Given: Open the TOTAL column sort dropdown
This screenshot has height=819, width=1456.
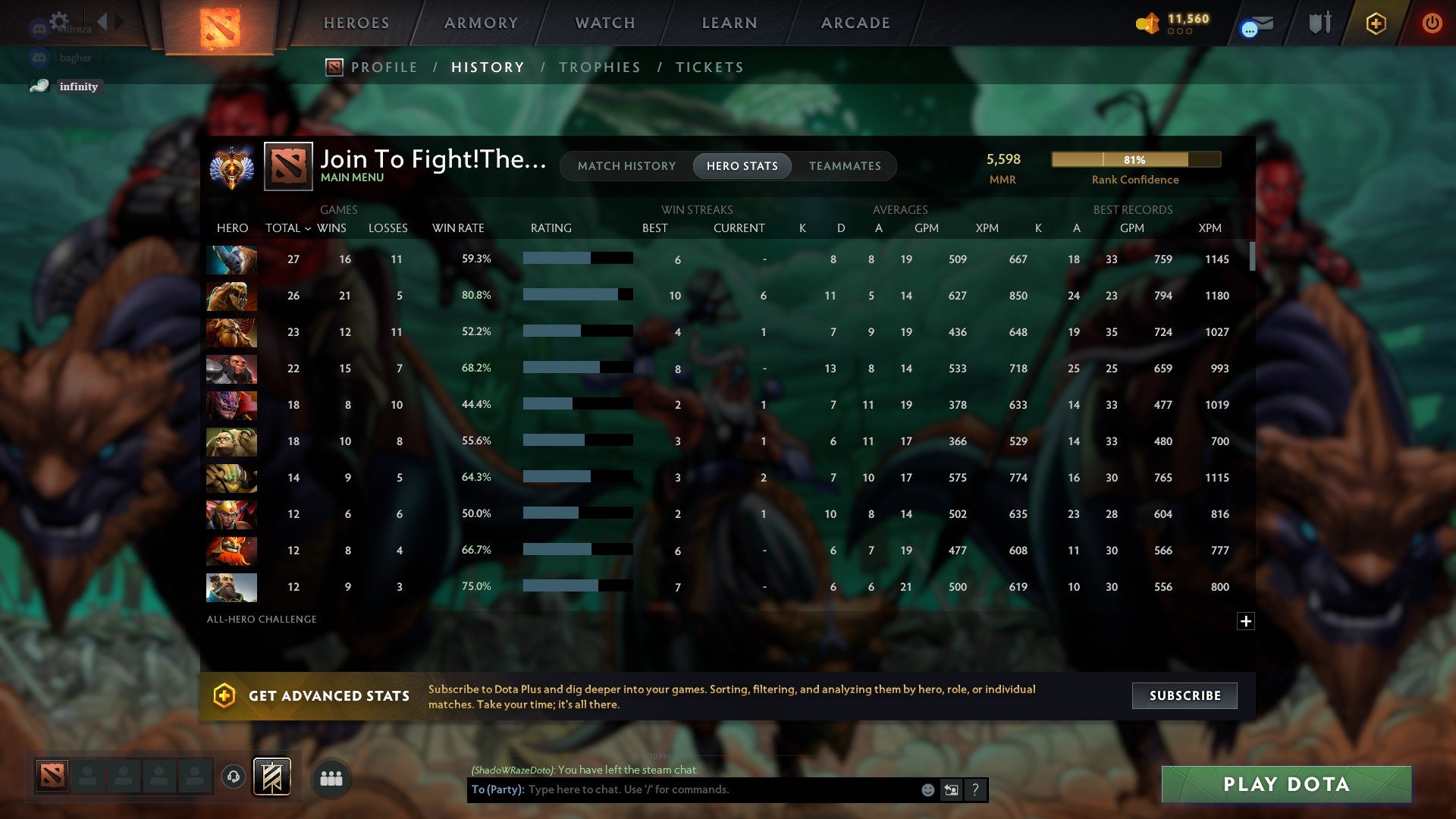Looking at the screenshot, I should click(288, 227).
